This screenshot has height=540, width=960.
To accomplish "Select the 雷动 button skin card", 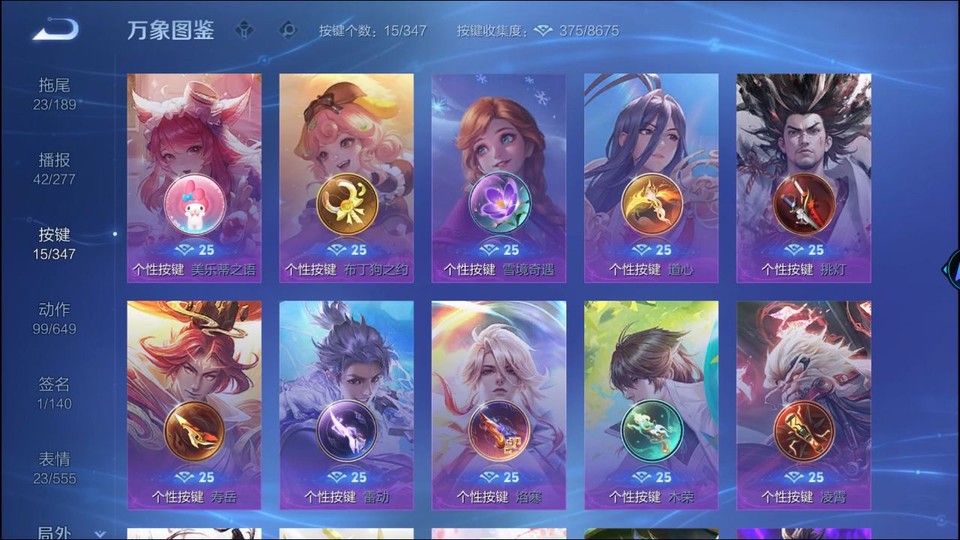I will pyautogui.click(x=346, y=405).
